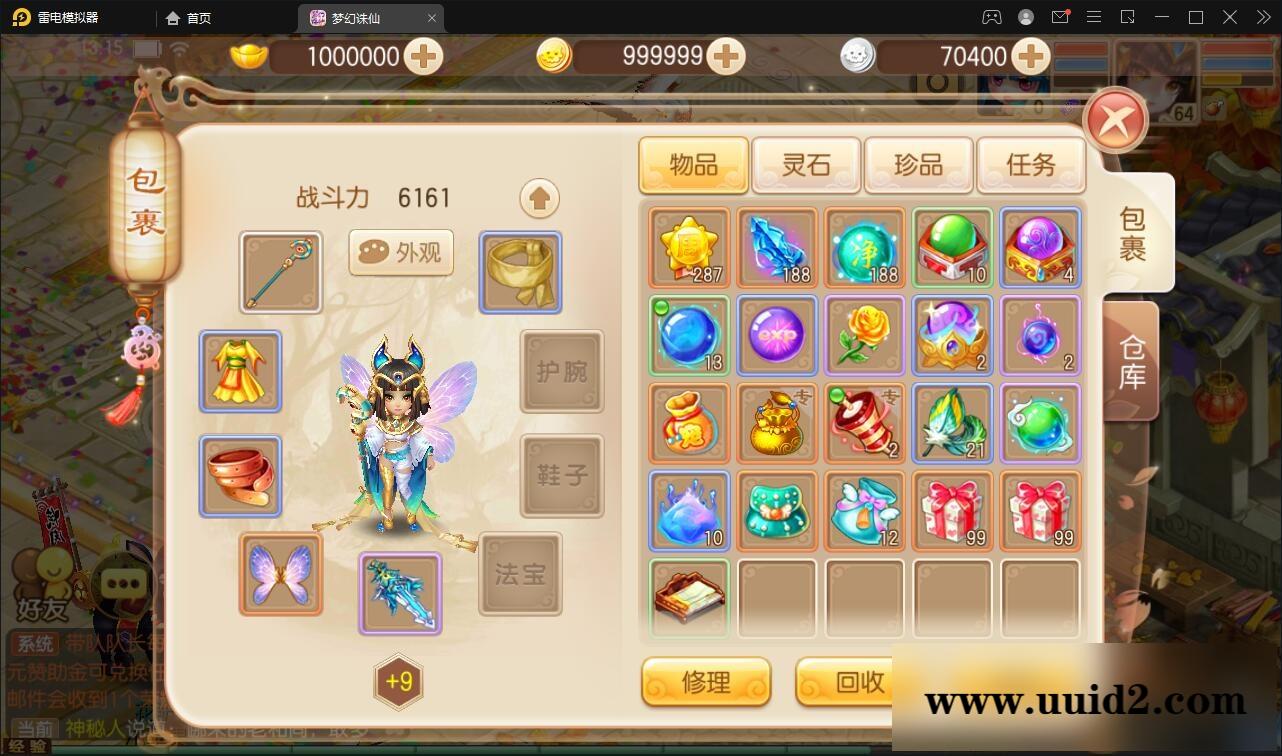
Task: Open the 外观 appearance panel
Action: tap(400, 253)
